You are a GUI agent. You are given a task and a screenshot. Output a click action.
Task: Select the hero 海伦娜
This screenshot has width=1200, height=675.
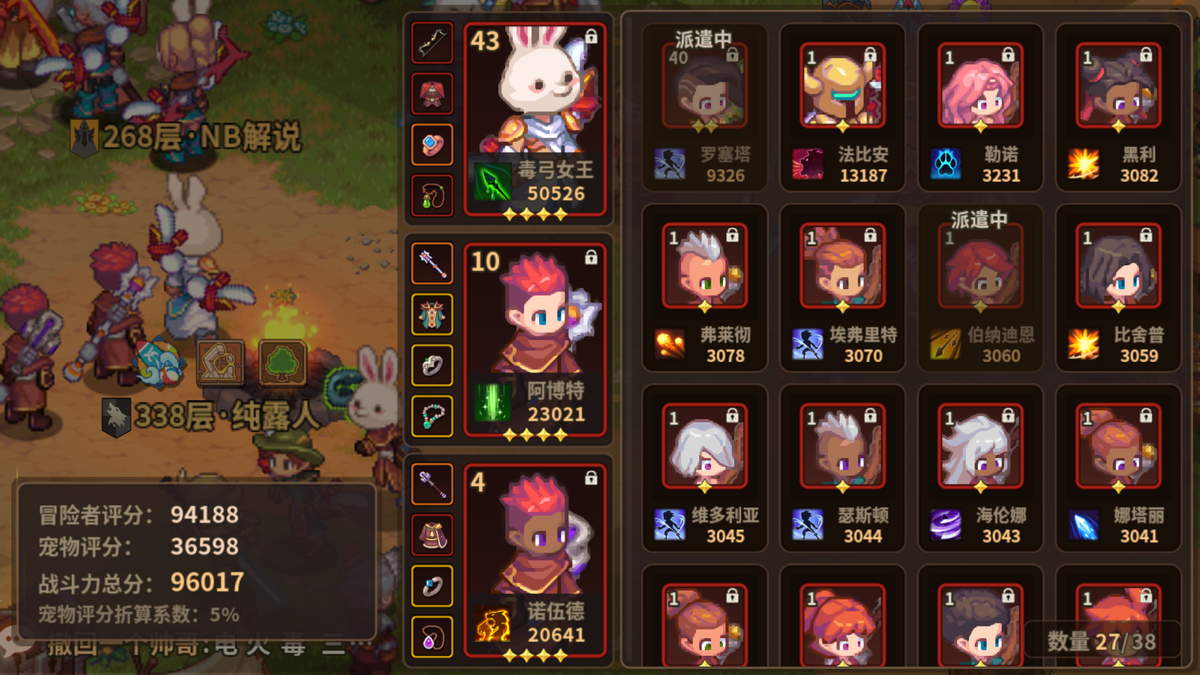[980, 448]
